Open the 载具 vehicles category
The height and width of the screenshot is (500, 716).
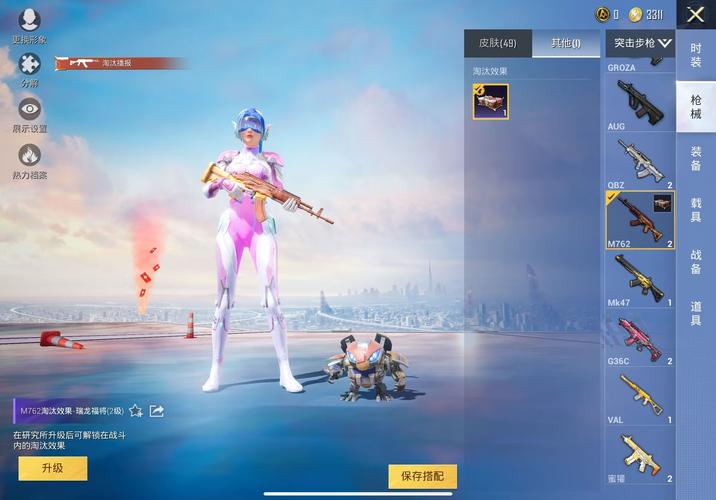pos(696,211)
